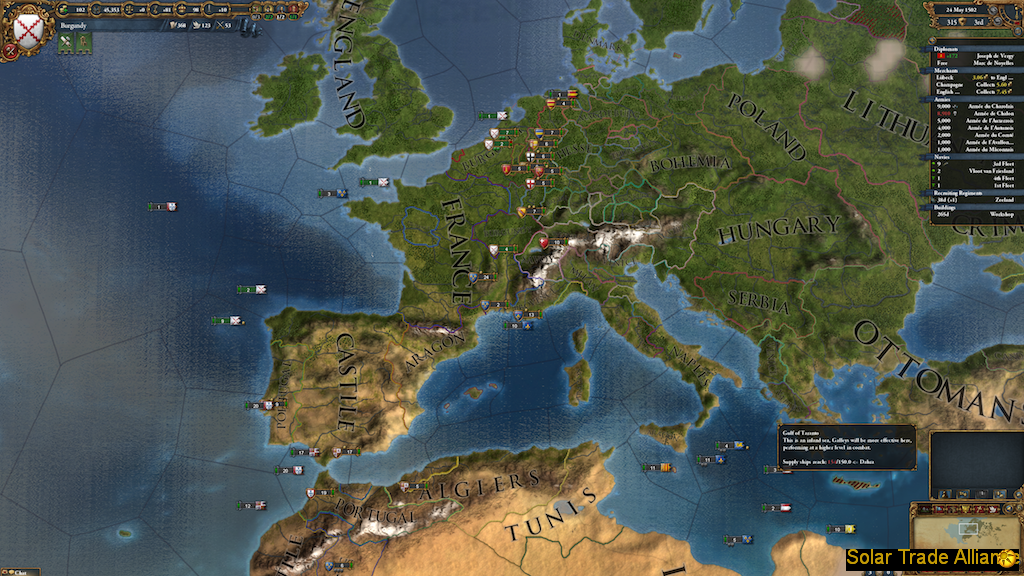Click the Solar Trade Alliance watermark
Viewport: 1024px width, 576px height.
(x=932, y=557)
